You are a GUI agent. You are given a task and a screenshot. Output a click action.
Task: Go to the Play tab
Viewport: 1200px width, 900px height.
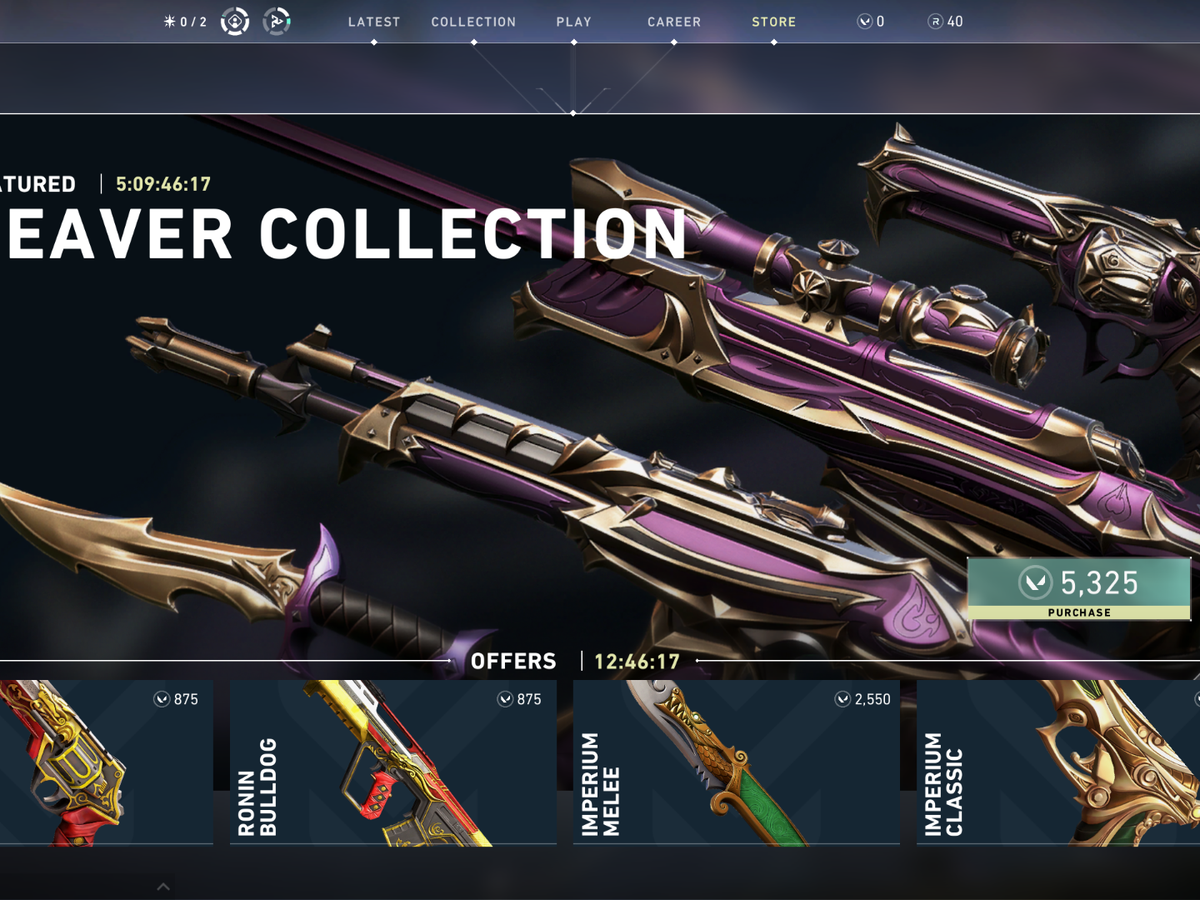click(x=574, y=22)
